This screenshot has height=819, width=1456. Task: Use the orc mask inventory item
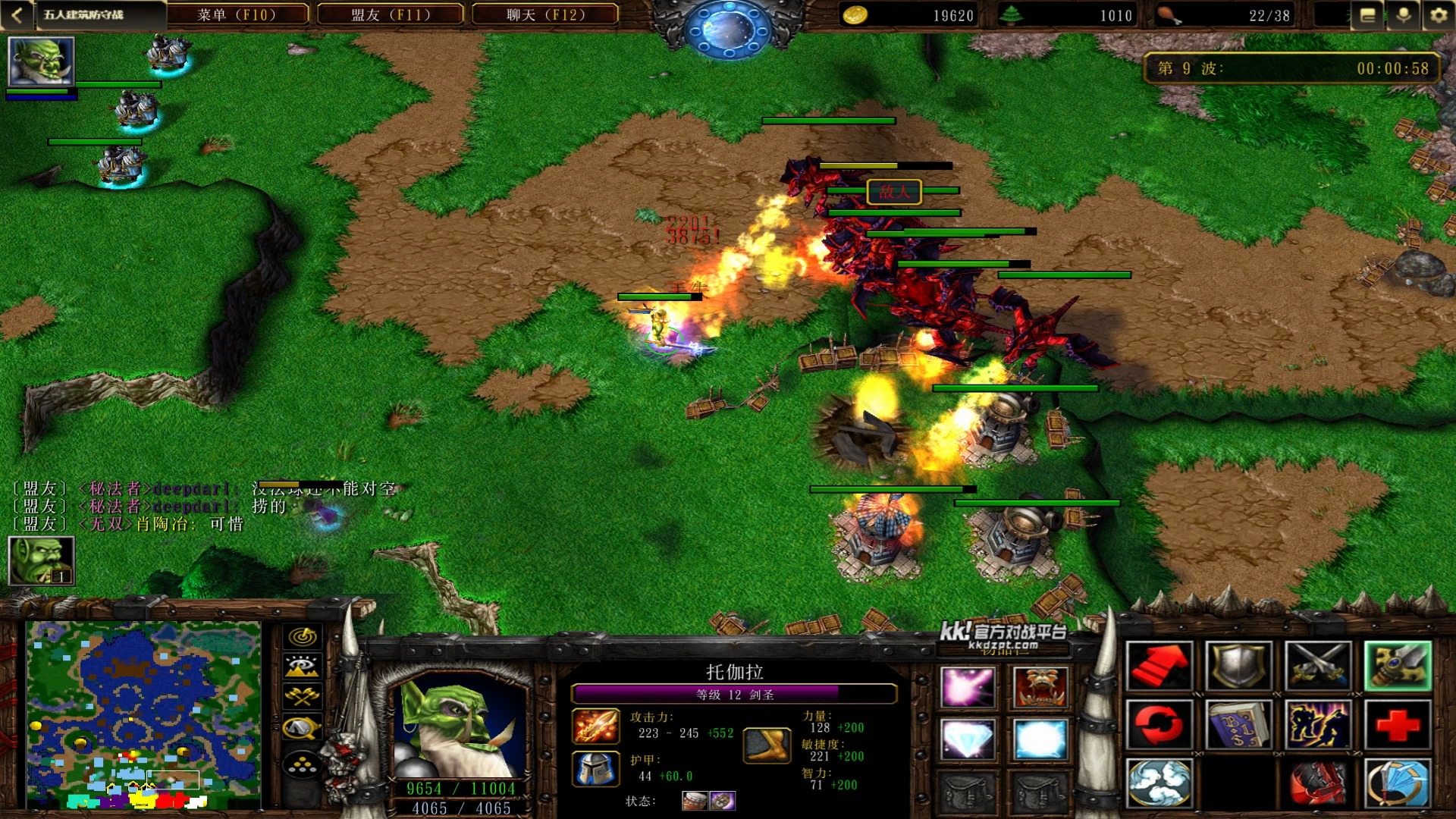(x=1040, y=686)
